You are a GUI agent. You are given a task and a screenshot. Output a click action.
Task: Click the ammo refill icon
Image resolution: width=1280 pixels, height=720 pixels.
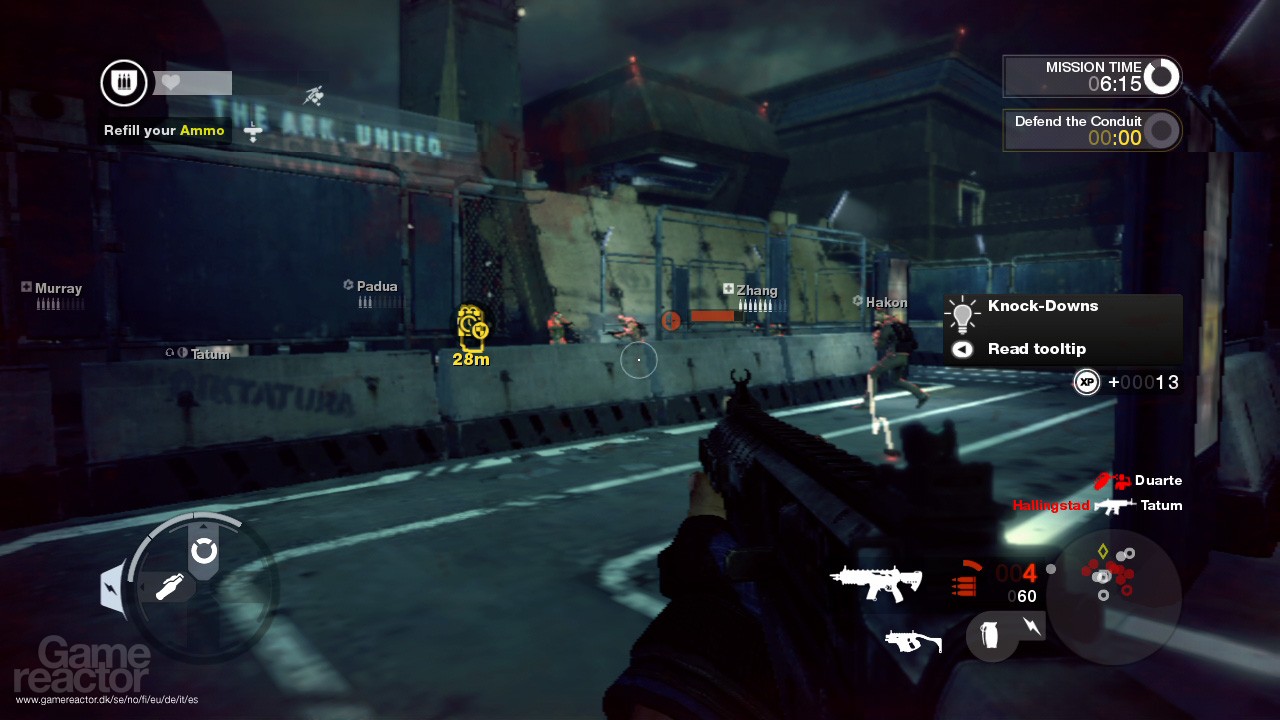[x=124, y=83]
